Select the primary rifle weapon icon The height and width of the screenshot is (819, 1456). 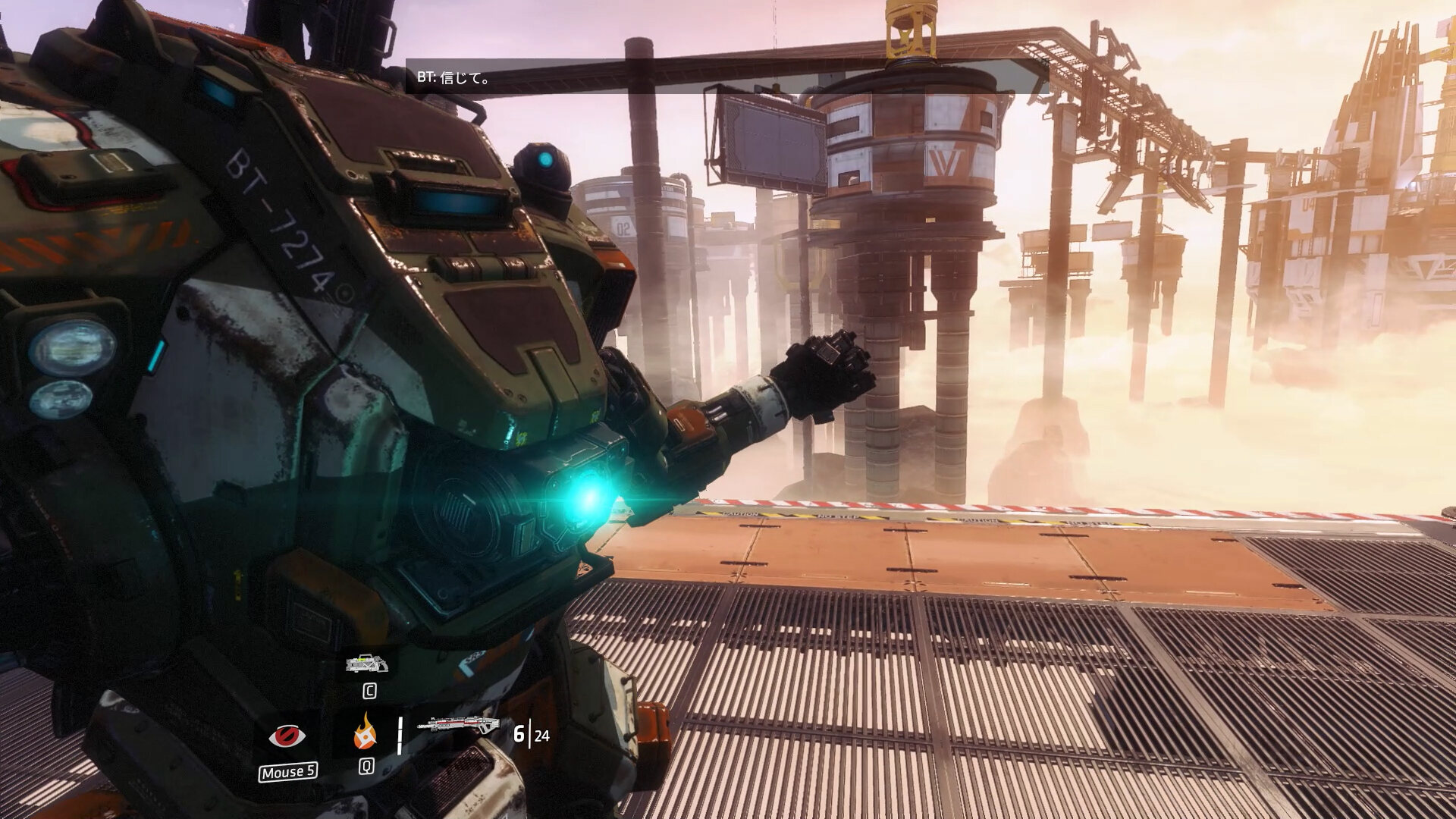point(457,727)
